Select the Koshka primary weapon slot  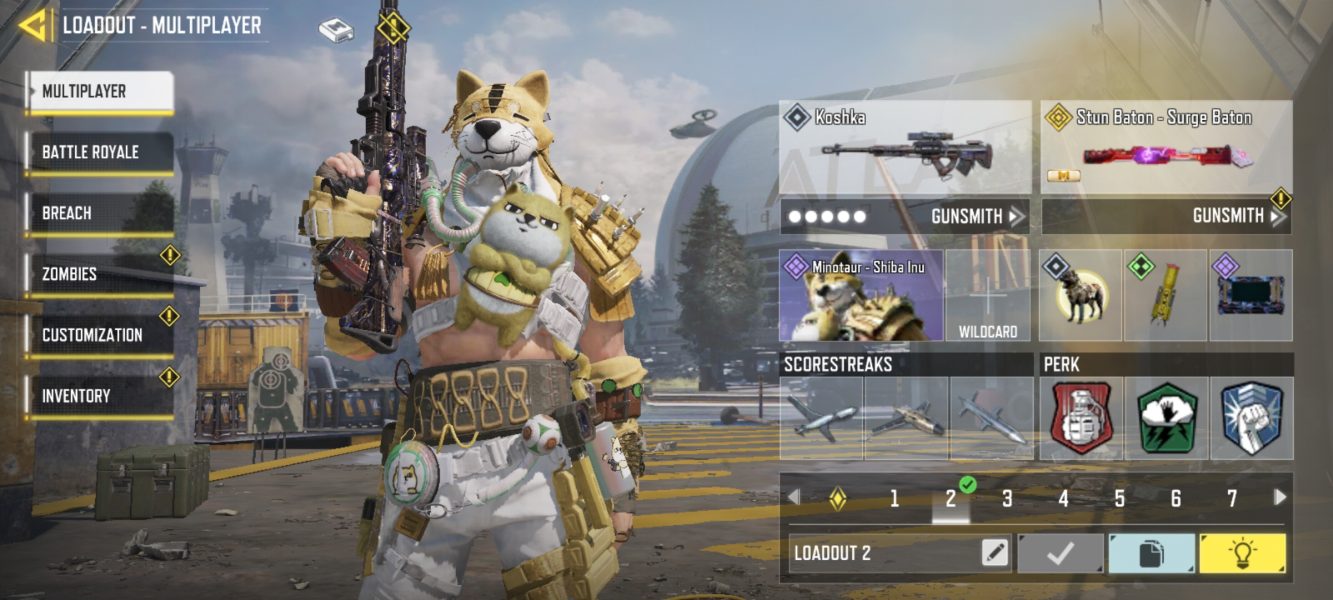click(905, 148)
